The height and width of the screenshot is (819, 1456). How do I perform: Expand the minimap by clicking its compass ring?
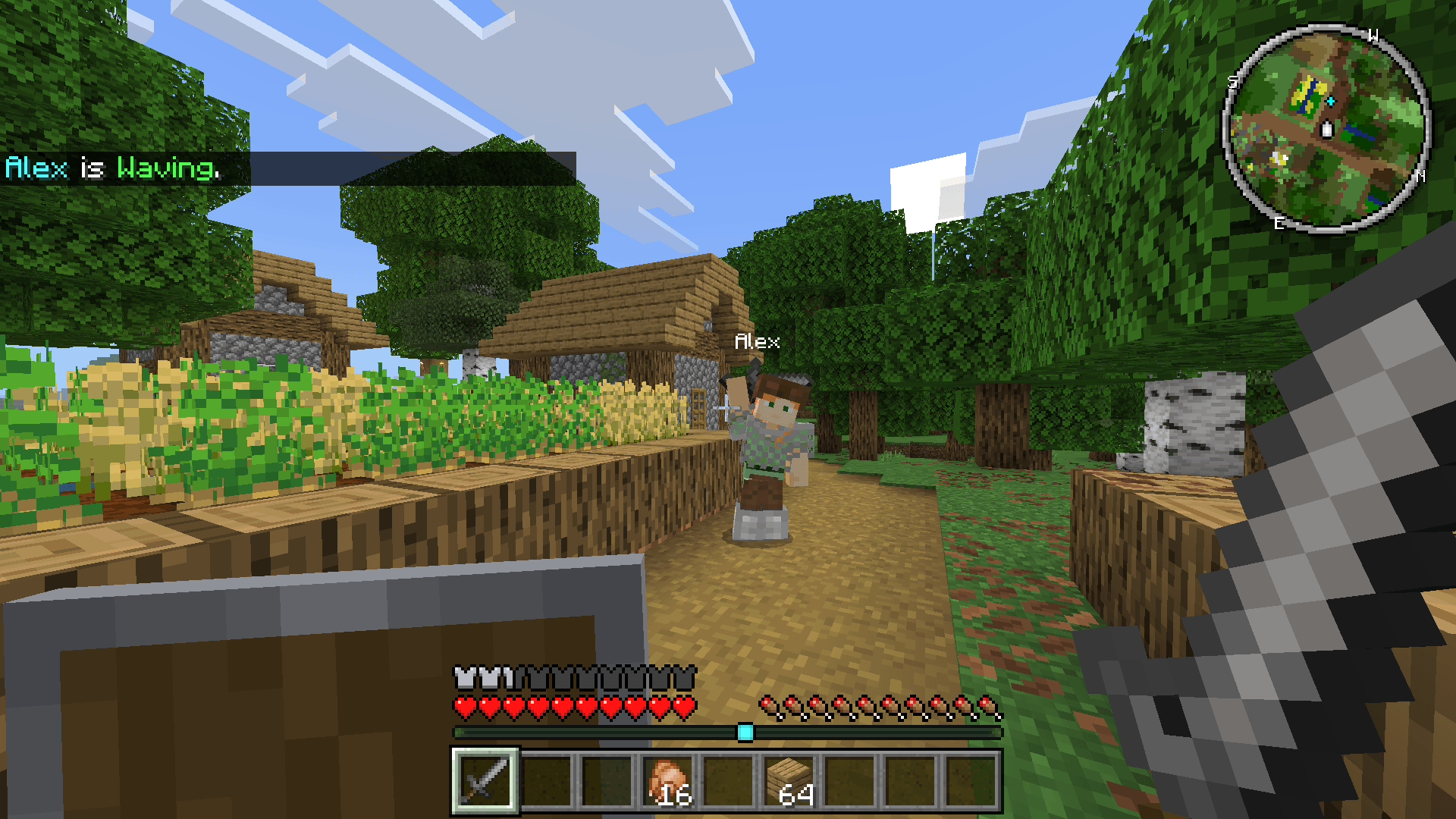coord(1326,25)
